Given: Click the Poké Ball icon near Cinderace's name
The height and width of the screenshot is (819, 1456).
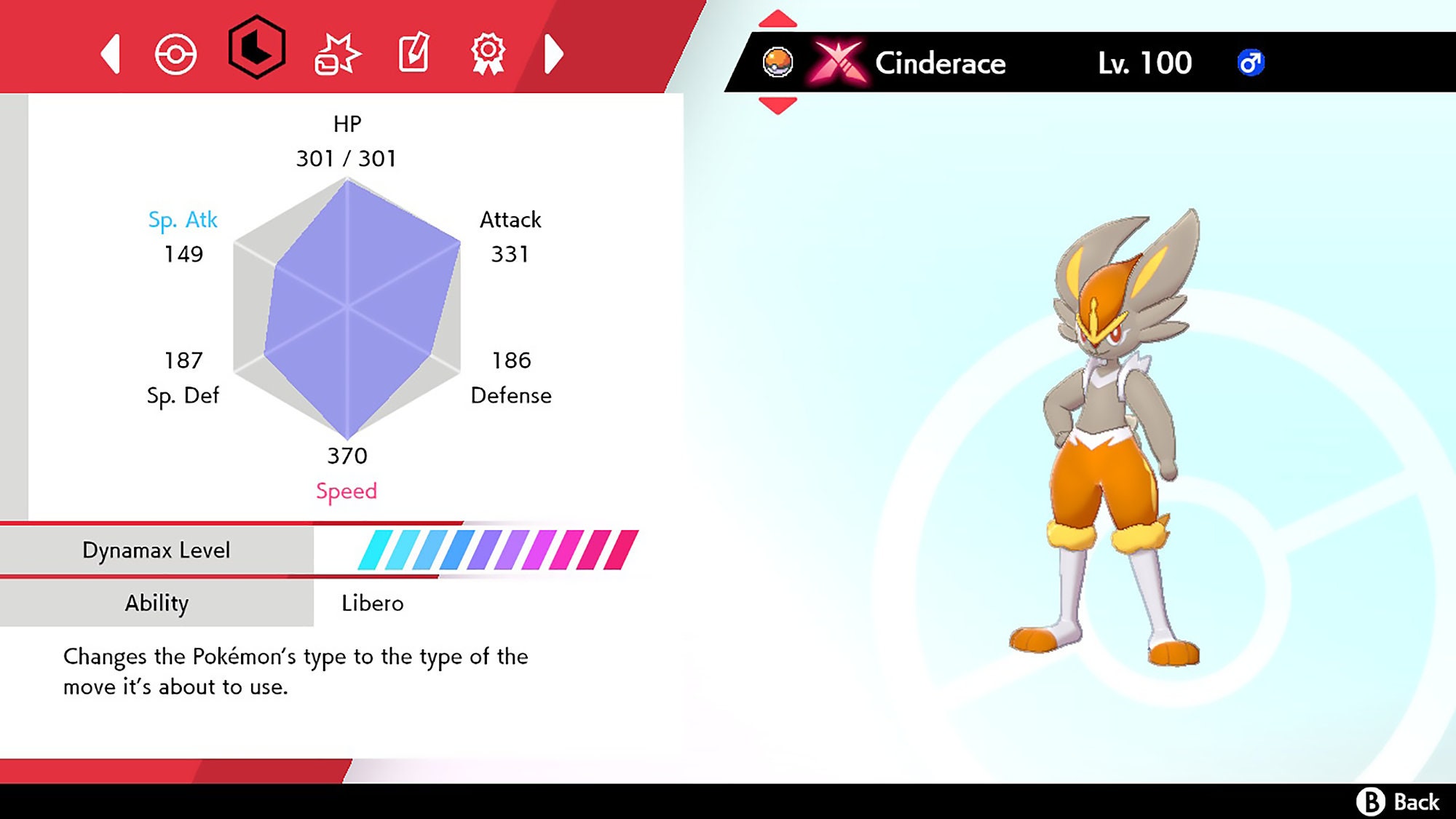Looking at the screenshot, I should (x=778, y=61).
